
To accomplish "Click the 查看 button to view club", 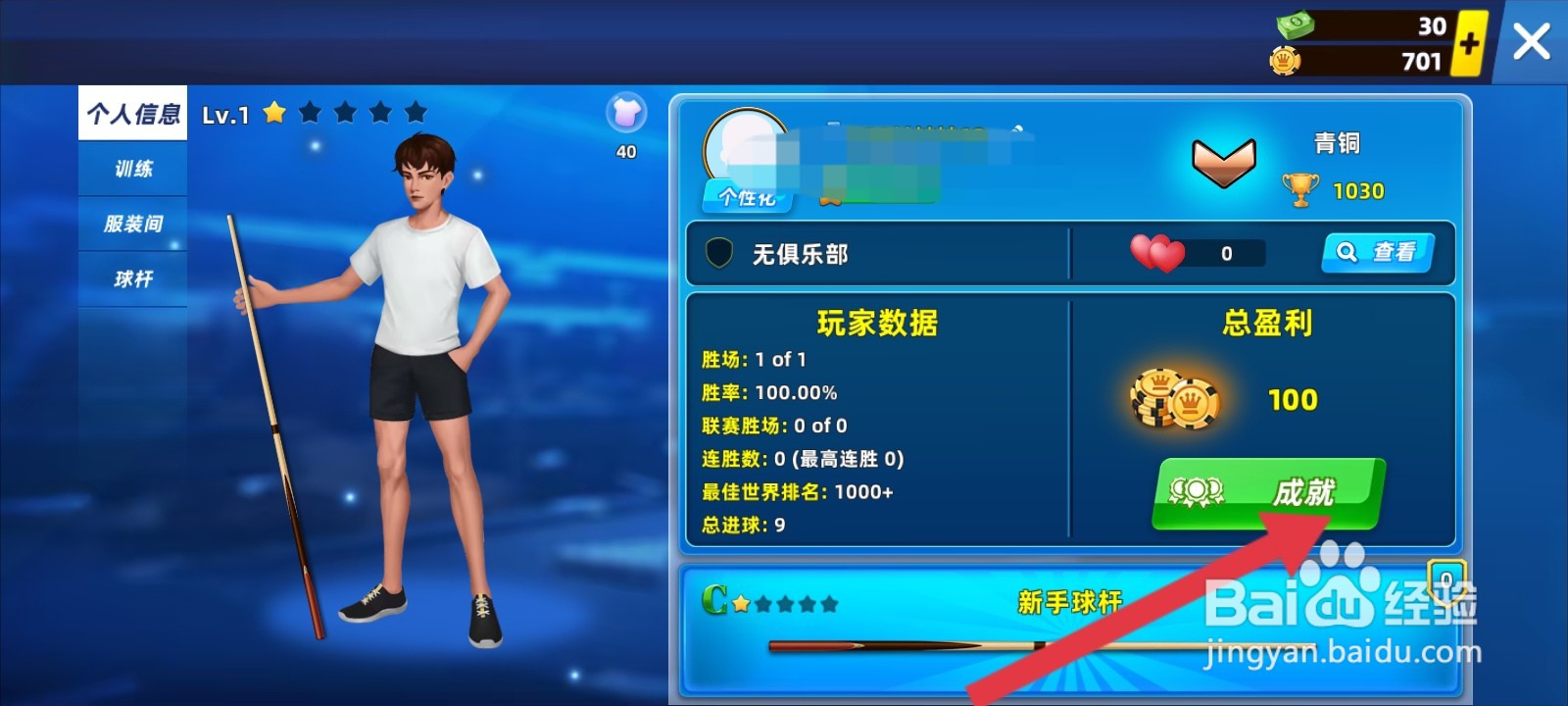I will pyautogui.click(x=1377, y=253).
